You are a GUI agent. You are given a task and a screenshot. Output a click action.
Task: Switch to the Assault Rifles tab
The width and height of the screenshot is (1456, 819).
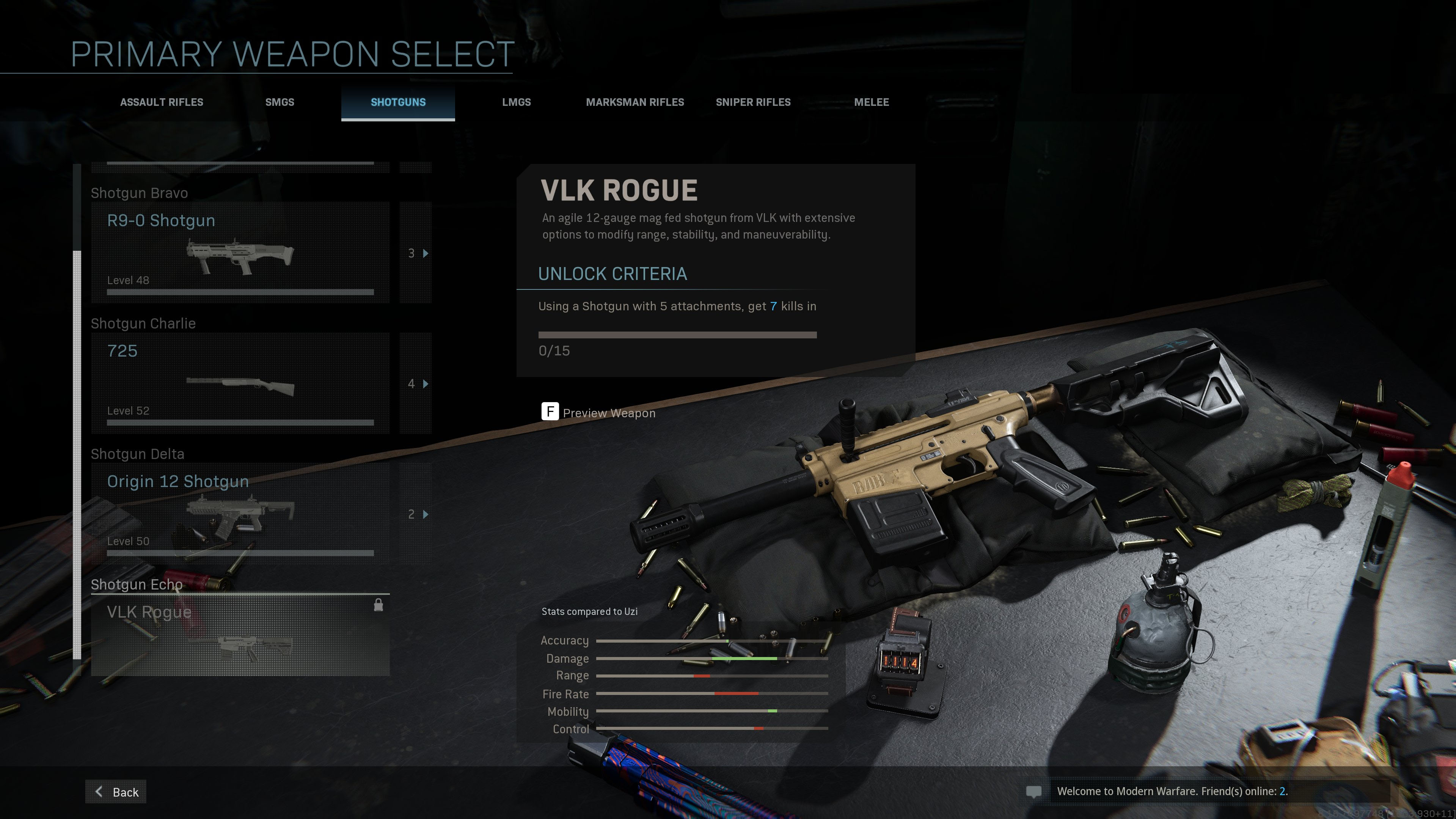tap(162, 102)
